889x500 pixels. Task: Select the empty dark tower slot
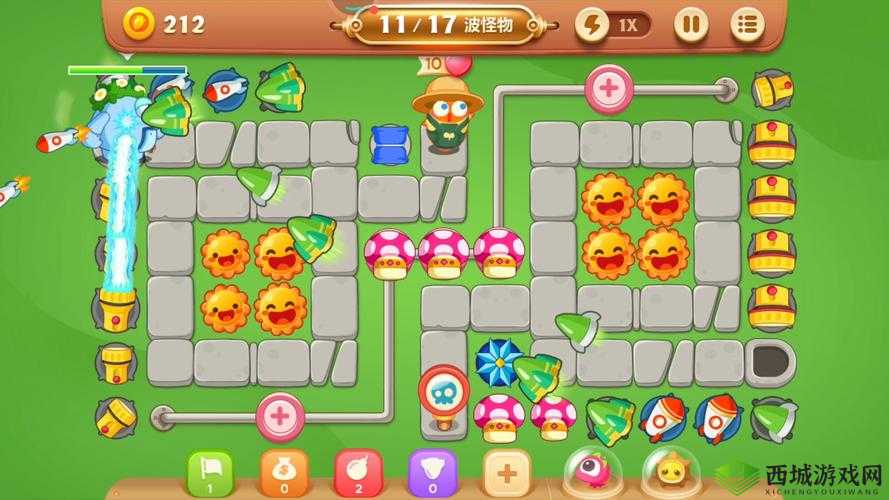(771, 360)
